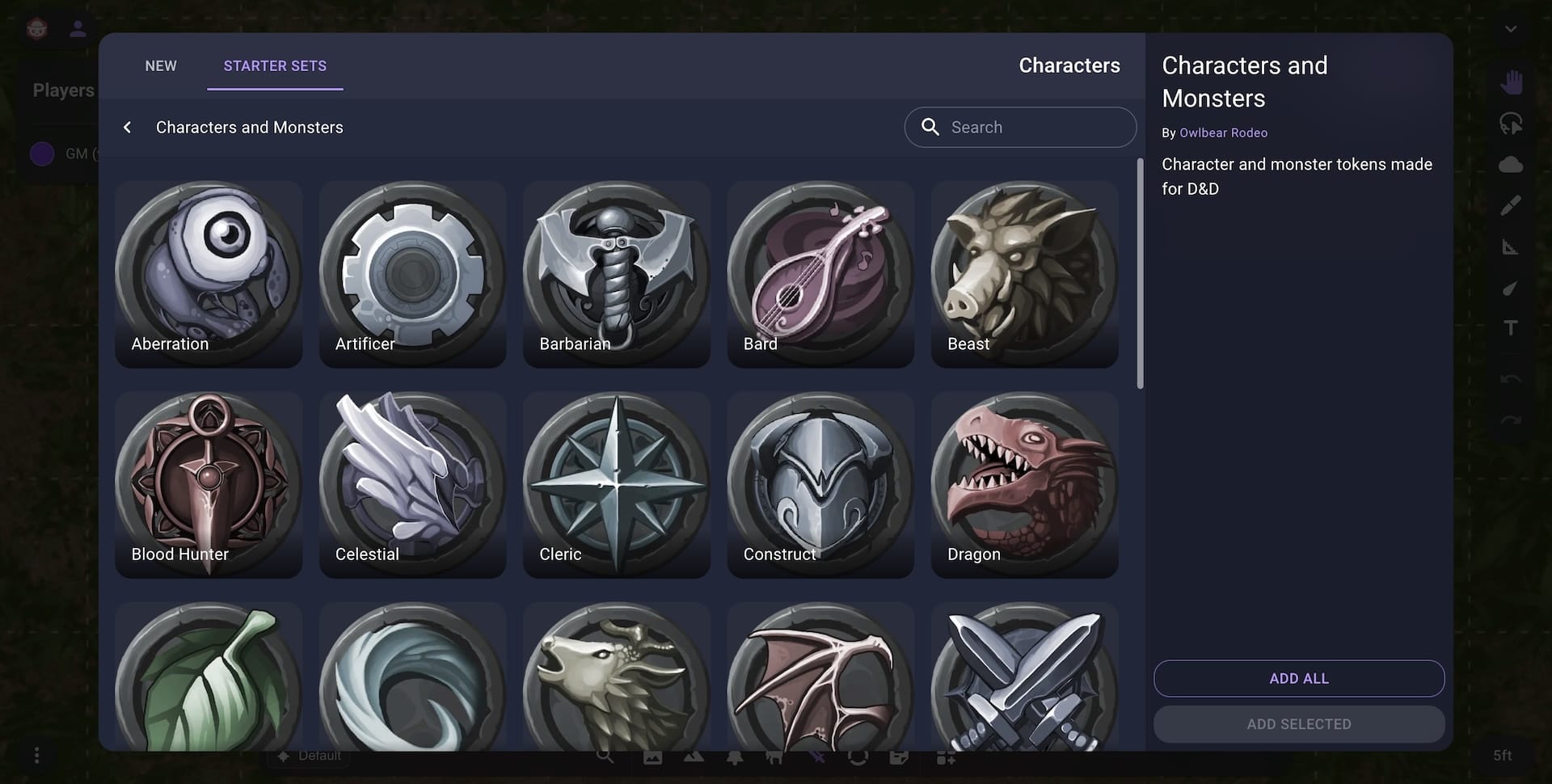Click the Undo icon in the sidebar
The image size is (1552, 784).
(x=1510, y=378)
